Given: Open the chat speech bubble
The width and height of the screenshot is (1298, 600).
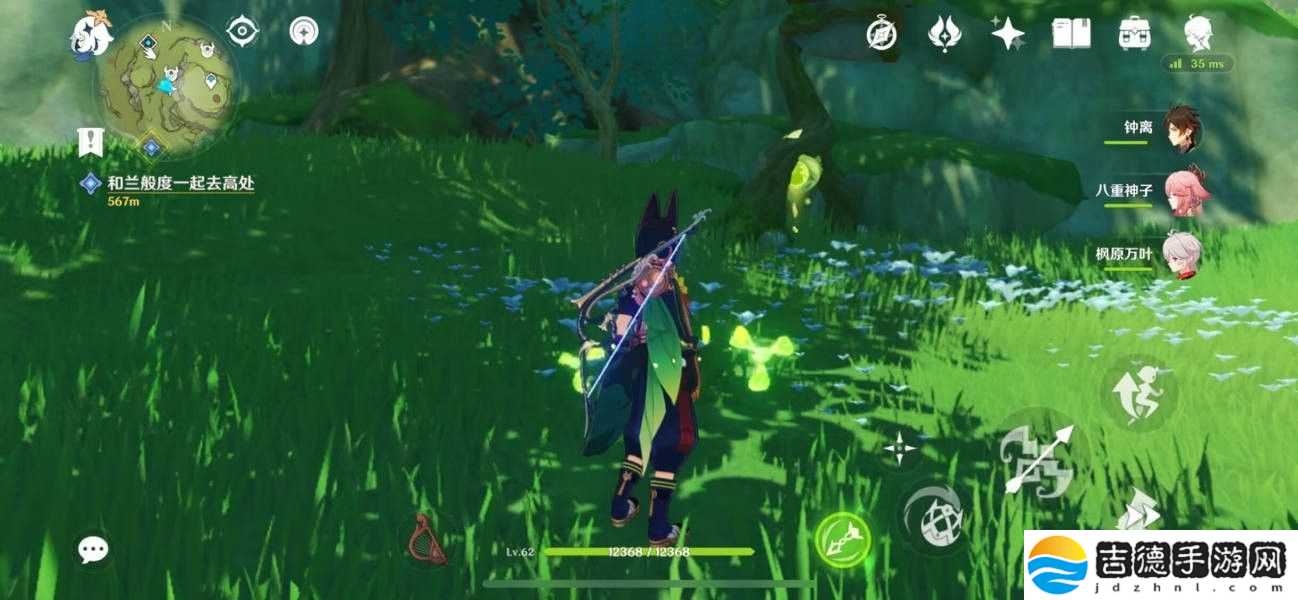Looking at the screenshot, I should [x=94, y=548].
